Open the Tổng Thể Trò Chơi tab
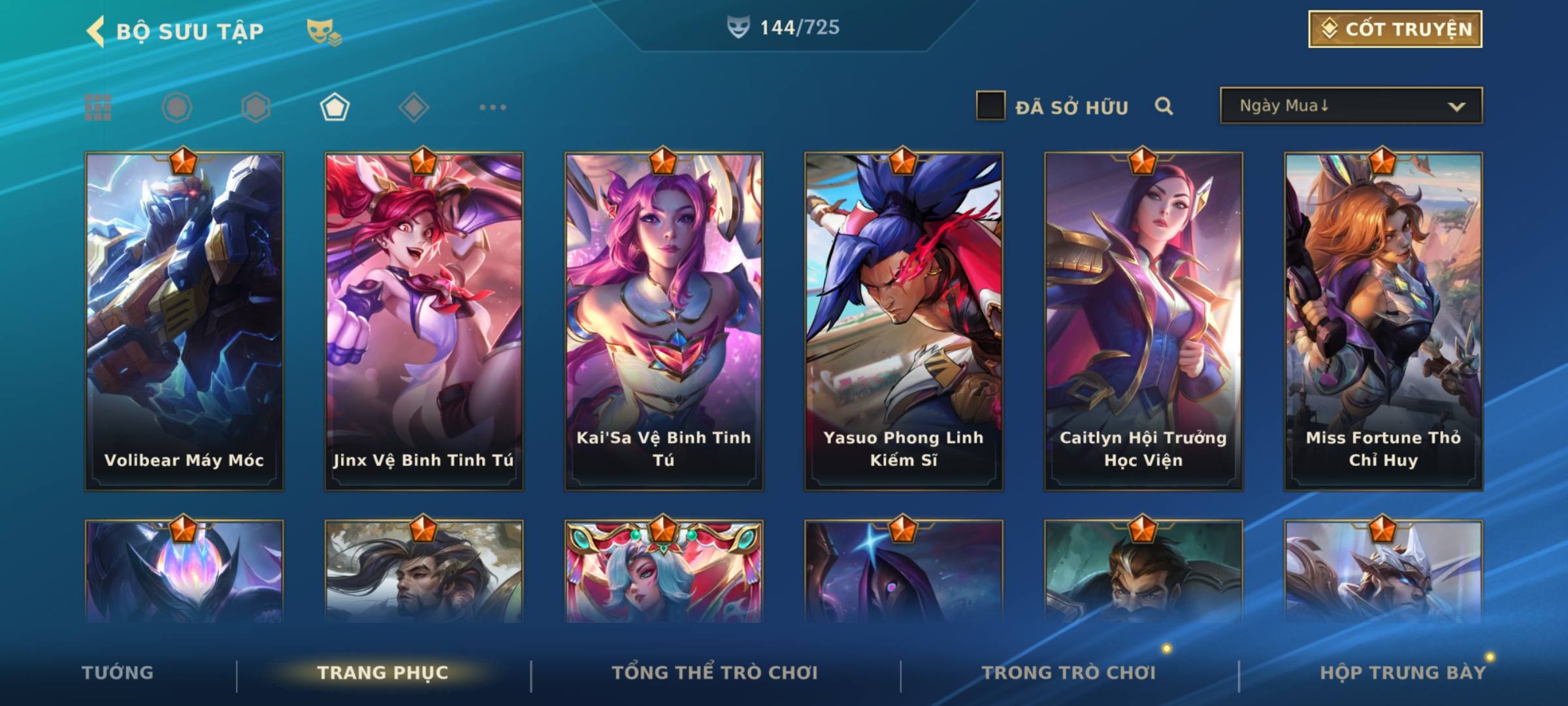This screenshot has height=706, width=1568. coord(715,673)
